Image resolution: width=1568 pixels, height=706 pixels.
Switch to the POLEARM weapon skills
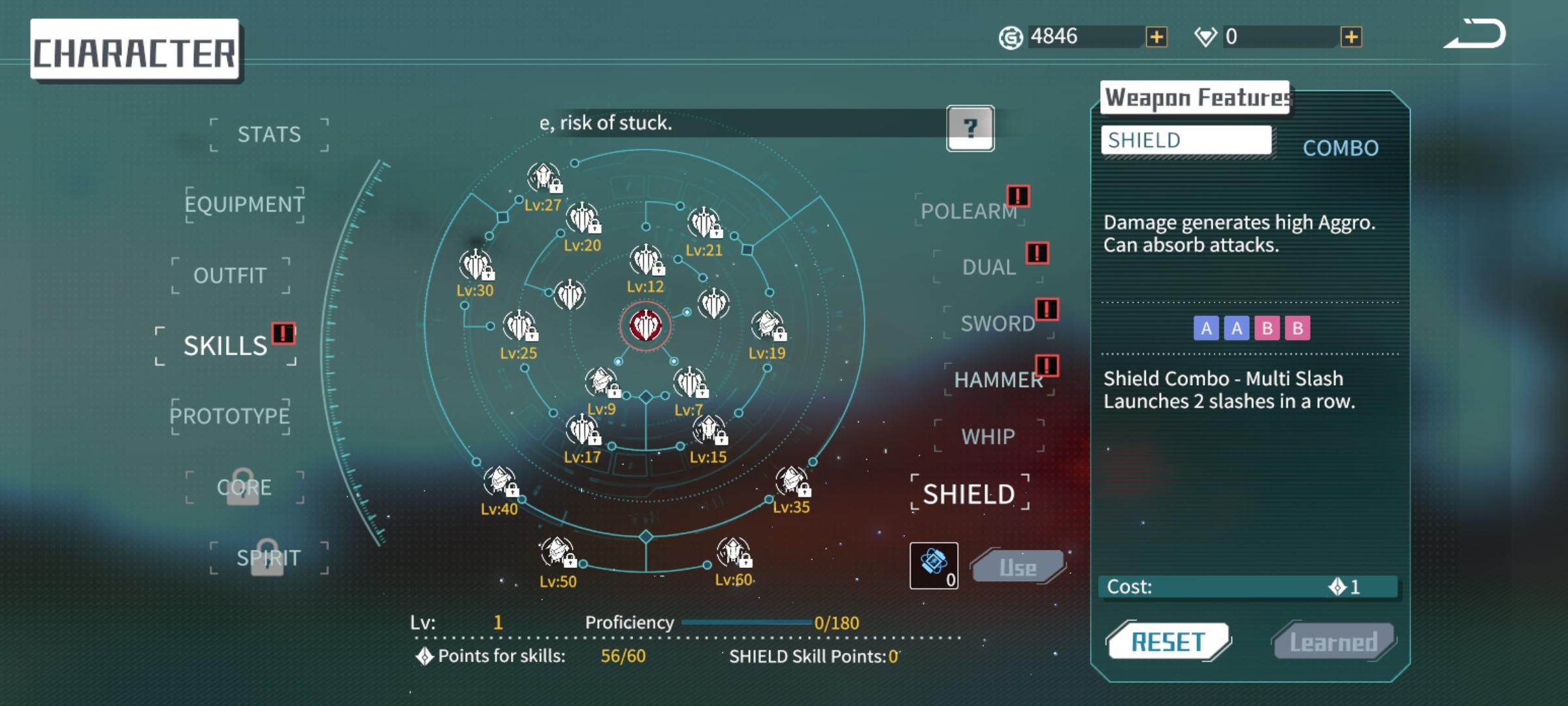969,210
